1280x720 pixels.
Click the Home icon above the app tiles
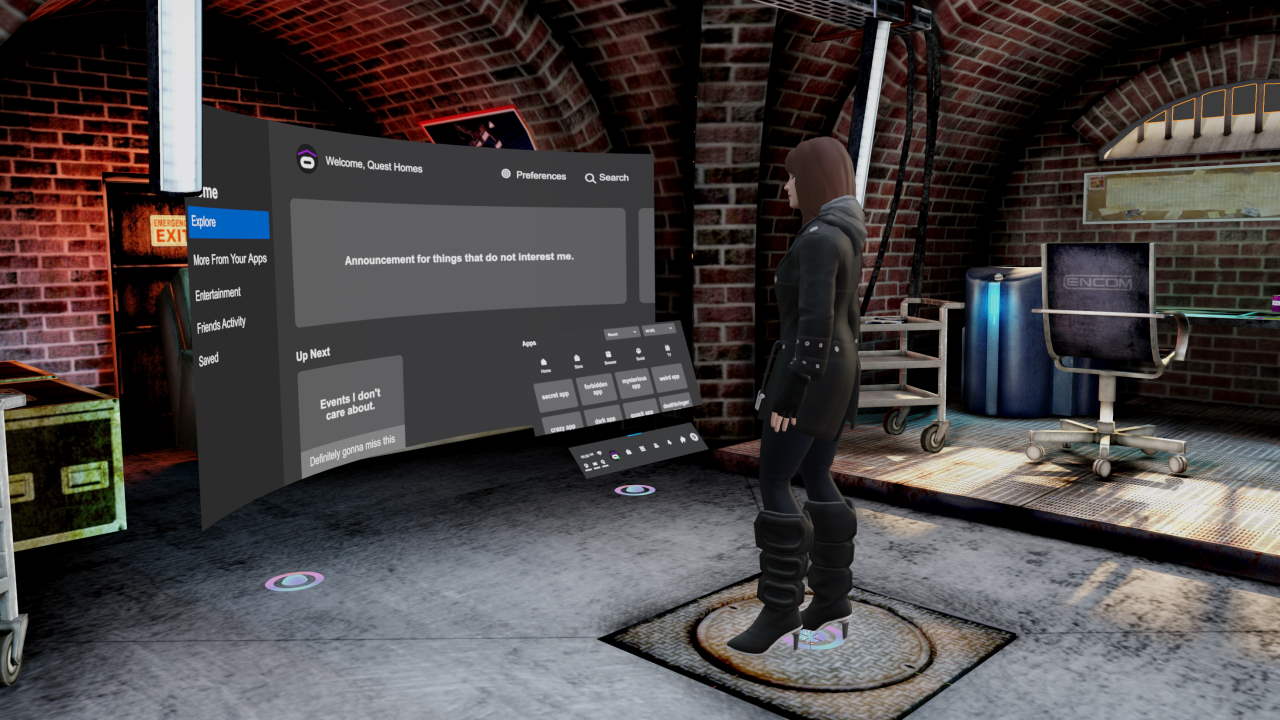545,363
